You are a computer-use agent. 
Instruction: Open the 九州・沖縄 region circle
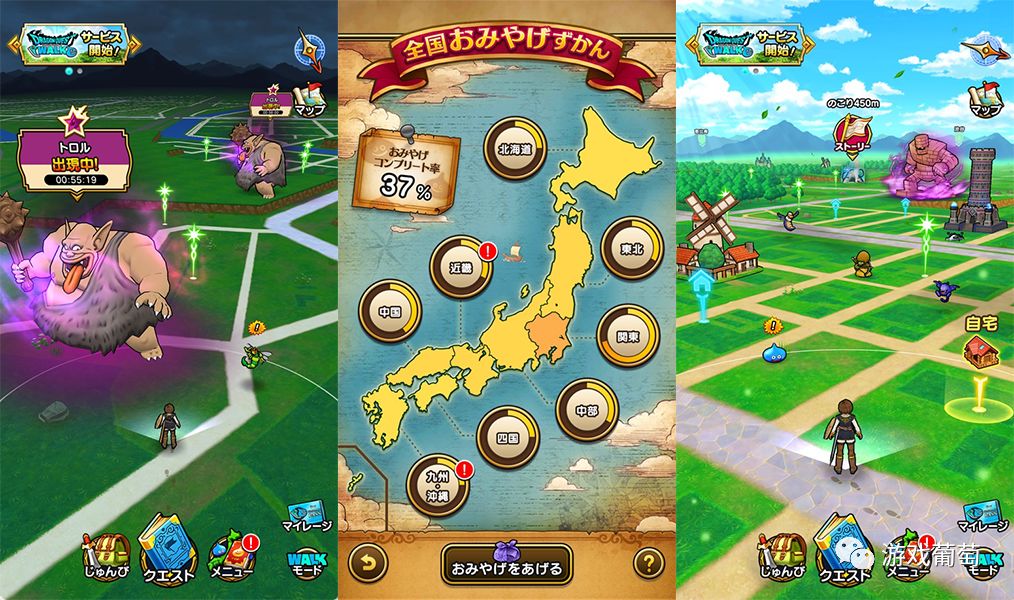438,486
